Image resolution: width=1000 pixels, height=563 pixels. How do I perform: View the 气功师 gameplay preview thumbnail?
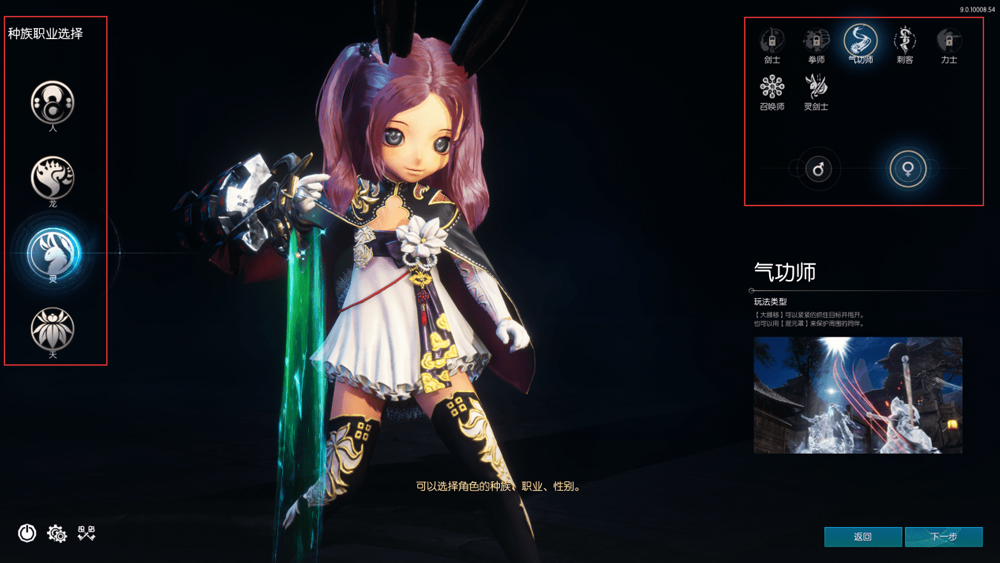tap(858, 395)
